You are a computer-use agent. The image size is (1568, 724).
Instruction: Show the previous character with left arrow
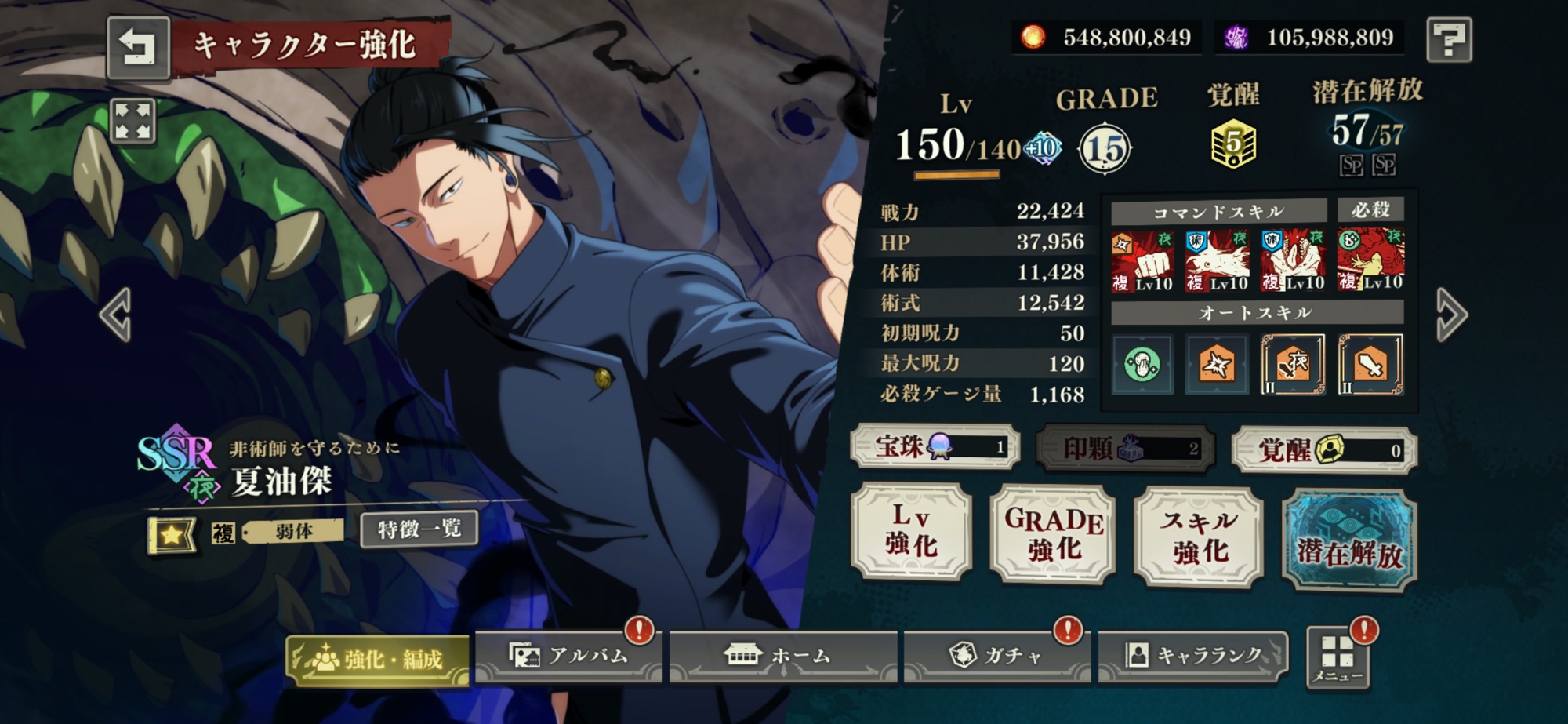(116, 315)
